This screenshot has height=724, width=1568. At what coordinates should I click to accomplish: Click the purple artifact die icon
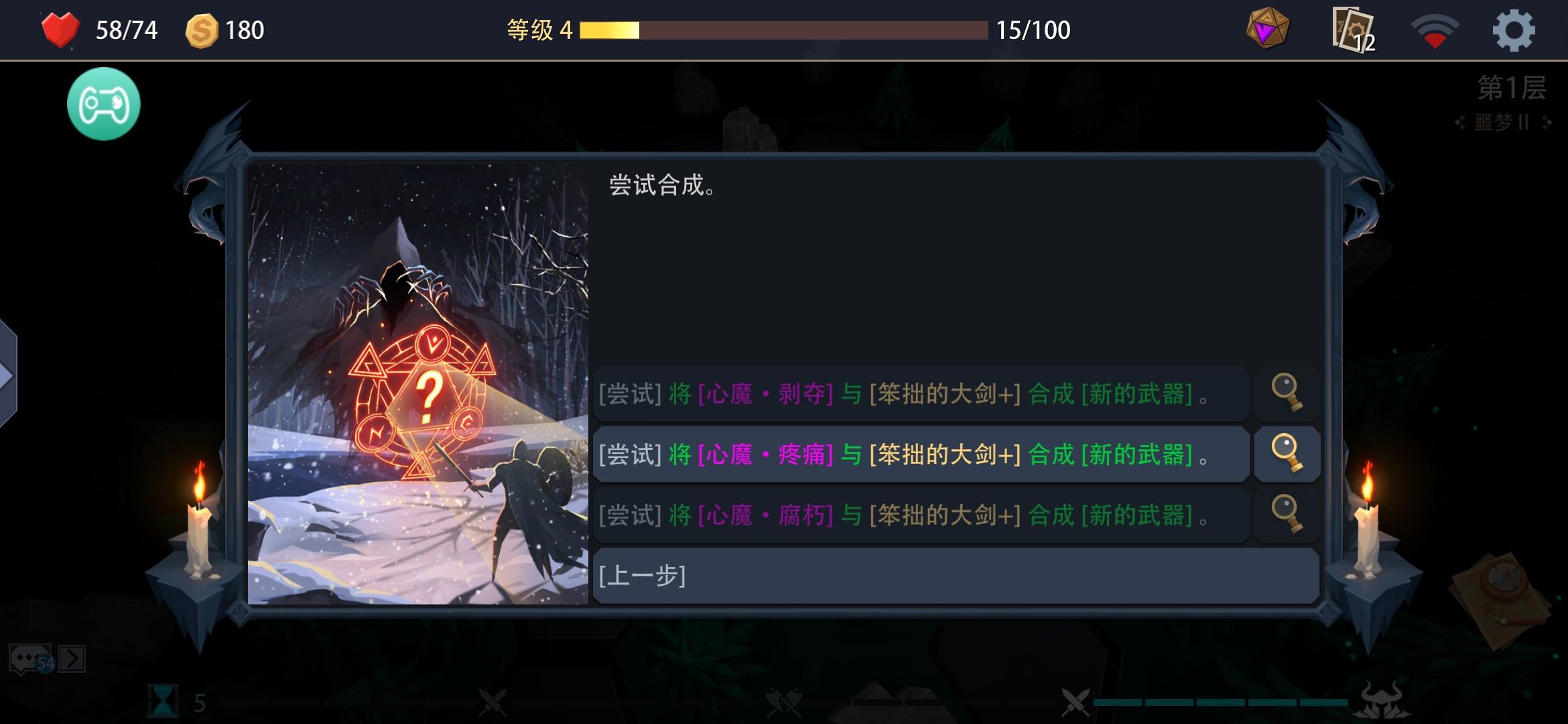click(1268, 29)
